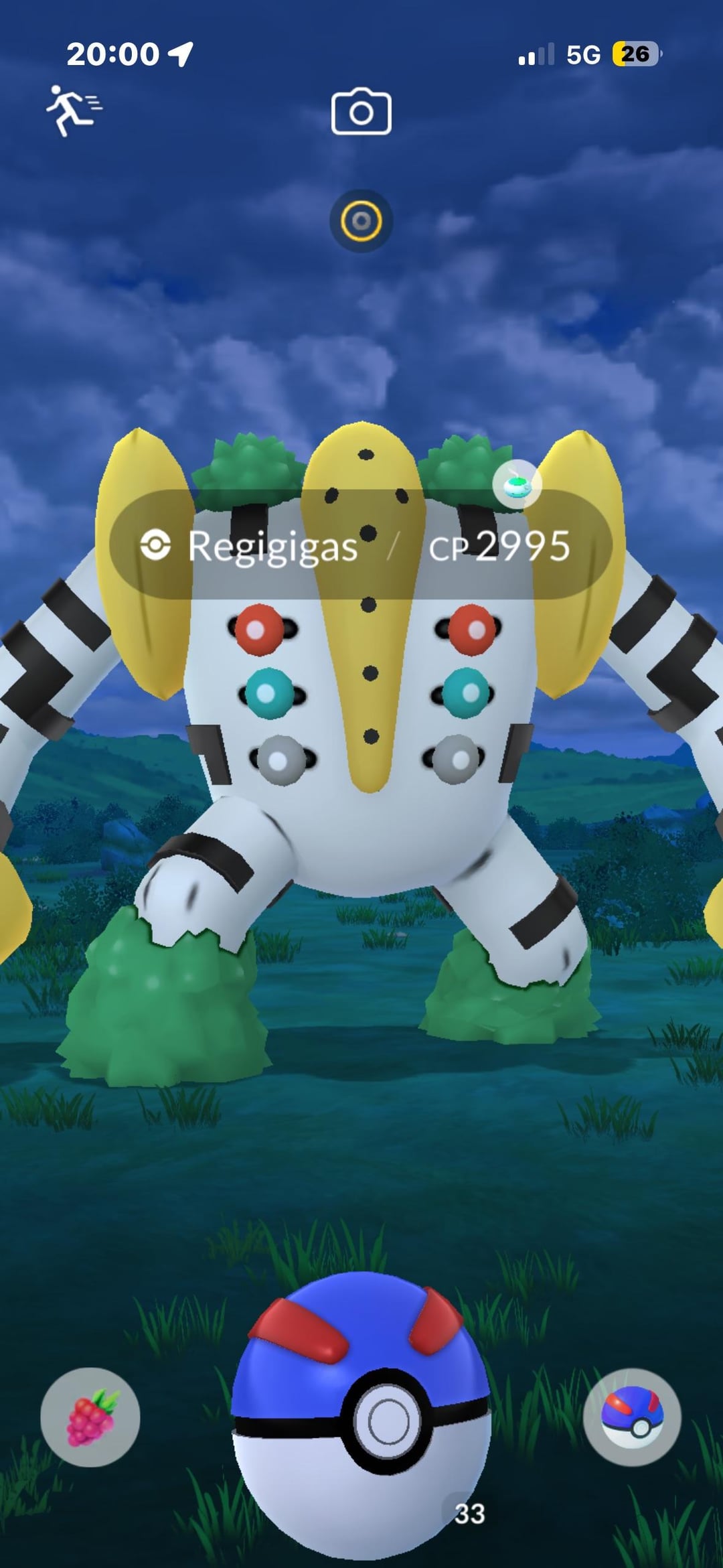Image resolution: width=723 pixels, height=1568 pixels.
Task: Tap the running man flee icon
Action: (x=72, y=111)
